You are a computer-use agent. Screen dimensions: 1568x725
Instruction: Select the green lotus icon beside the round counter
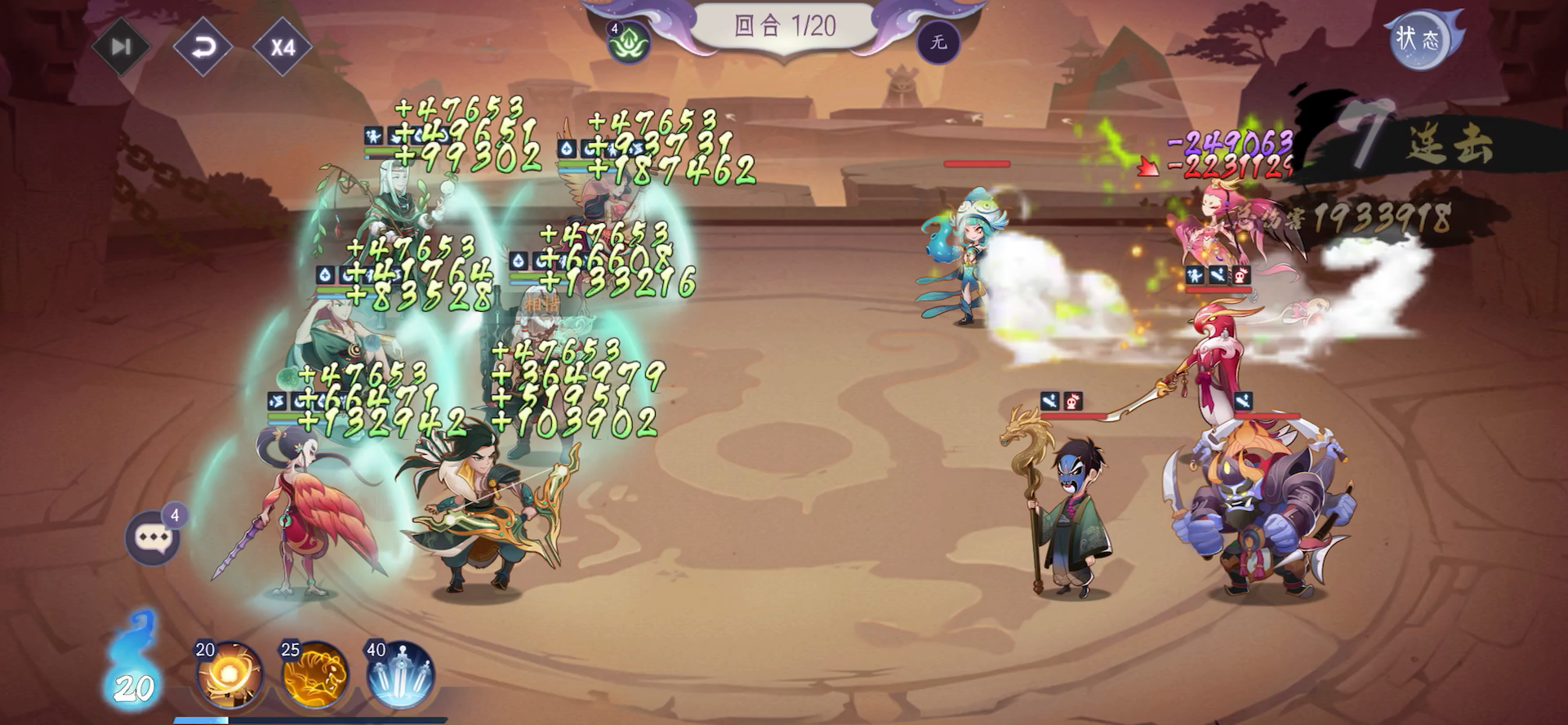[629, 42]
